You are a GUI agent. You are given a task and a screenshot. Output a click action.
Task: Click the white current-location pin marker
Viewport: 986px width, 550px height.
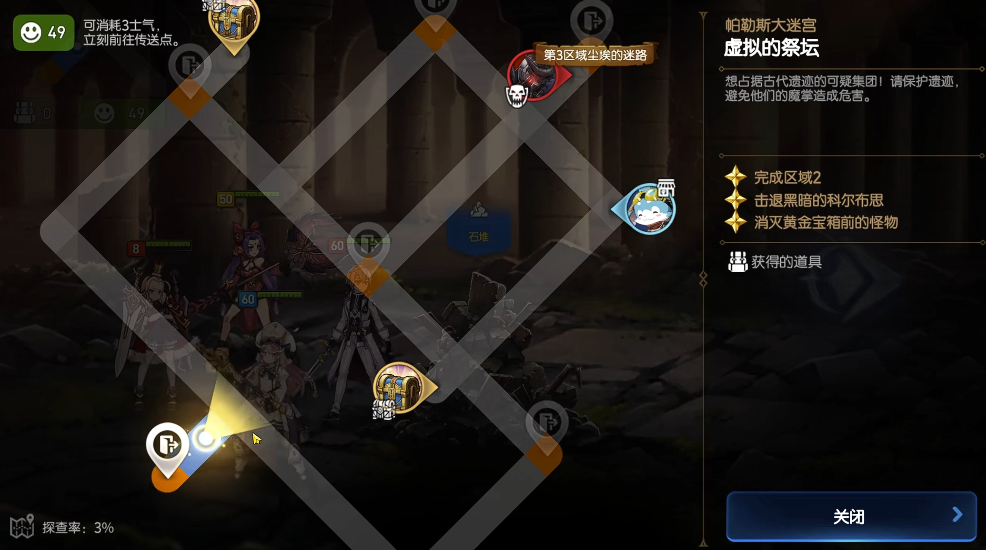(x=168, y=445)
